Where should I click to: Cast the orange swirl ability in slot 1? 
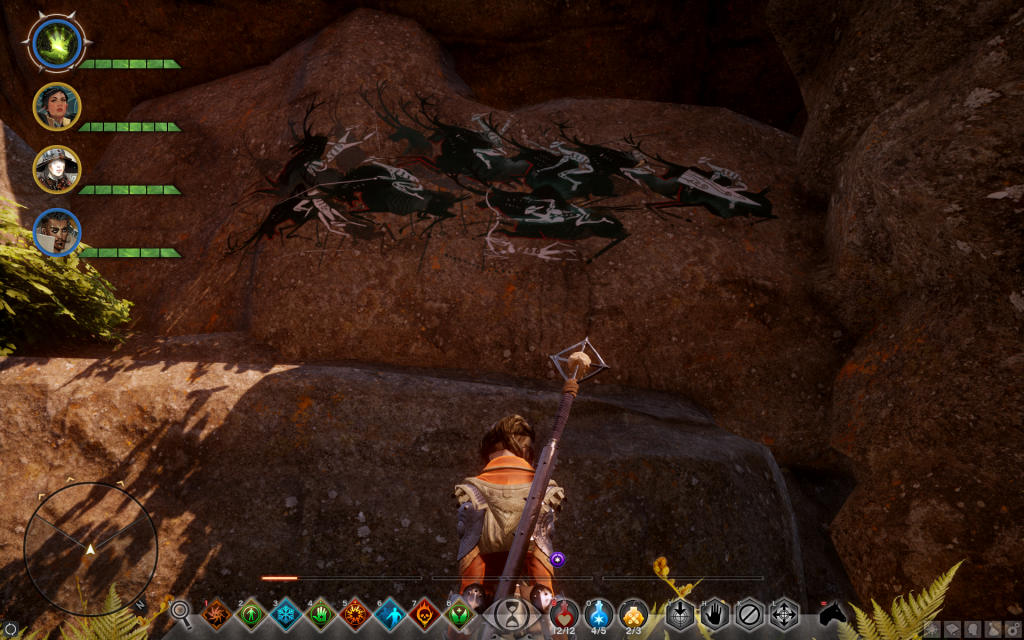217,614
